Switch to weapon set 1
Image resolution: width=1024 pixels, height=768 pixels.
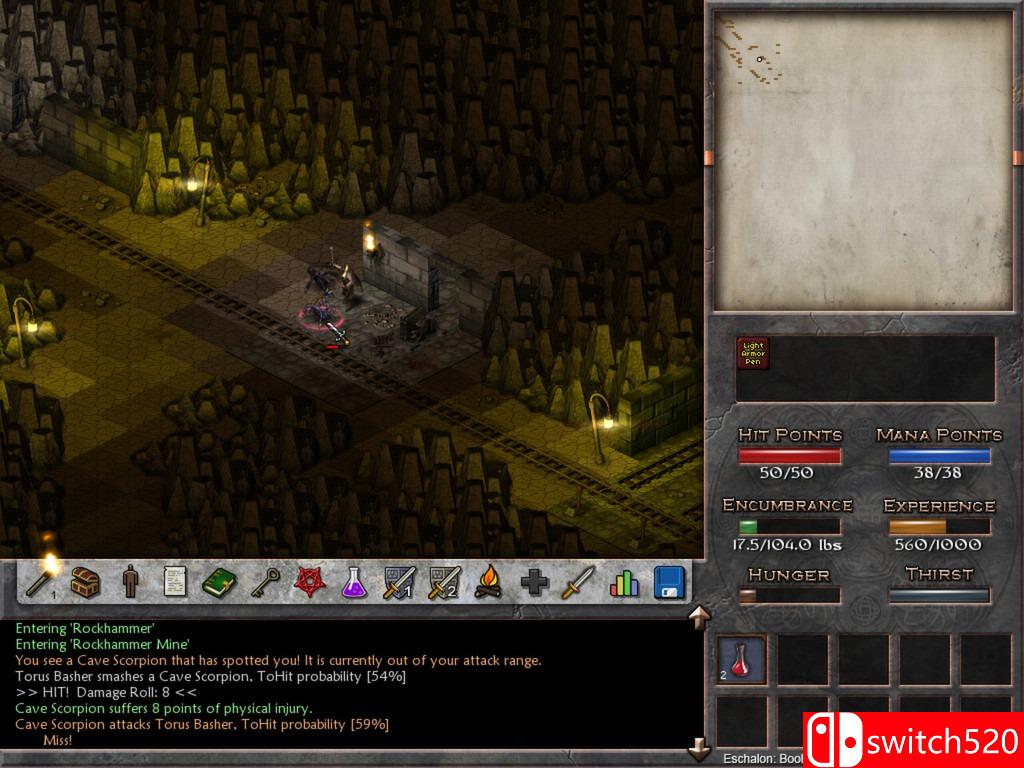[x=399, y=581]
